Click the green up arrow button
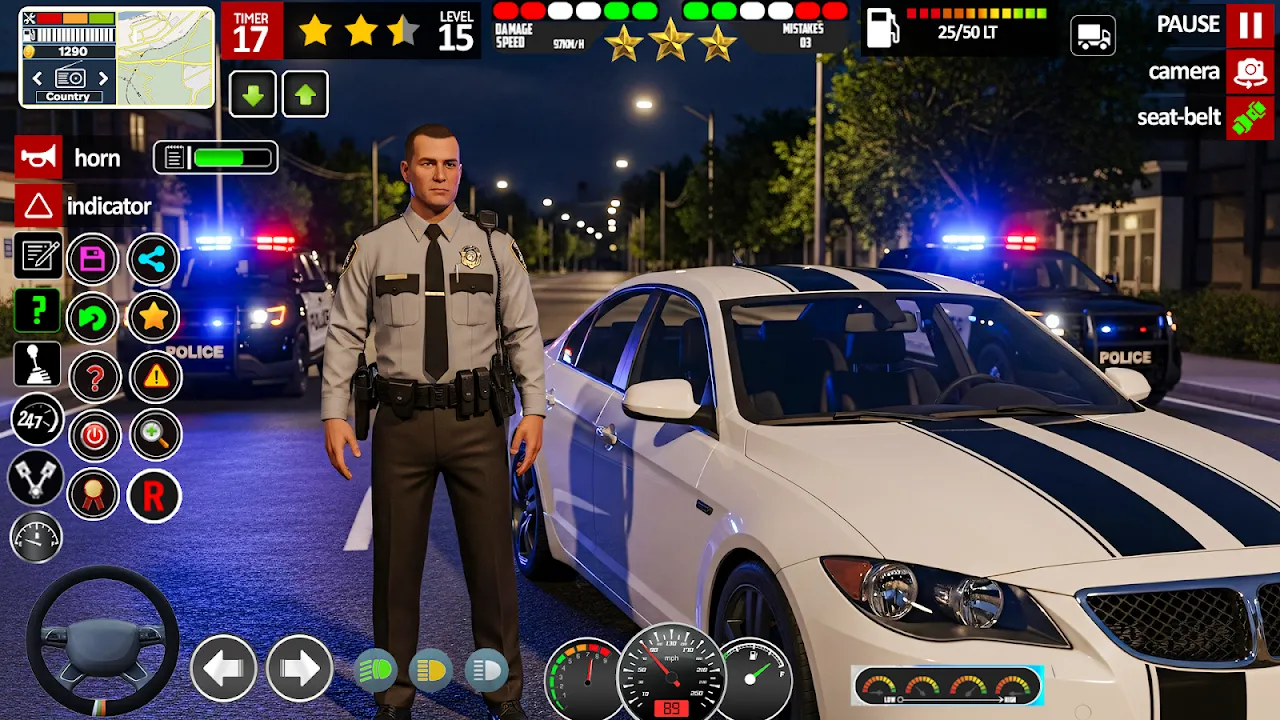1280x720 pixels. pyautogui.click(x=305, y=95)
